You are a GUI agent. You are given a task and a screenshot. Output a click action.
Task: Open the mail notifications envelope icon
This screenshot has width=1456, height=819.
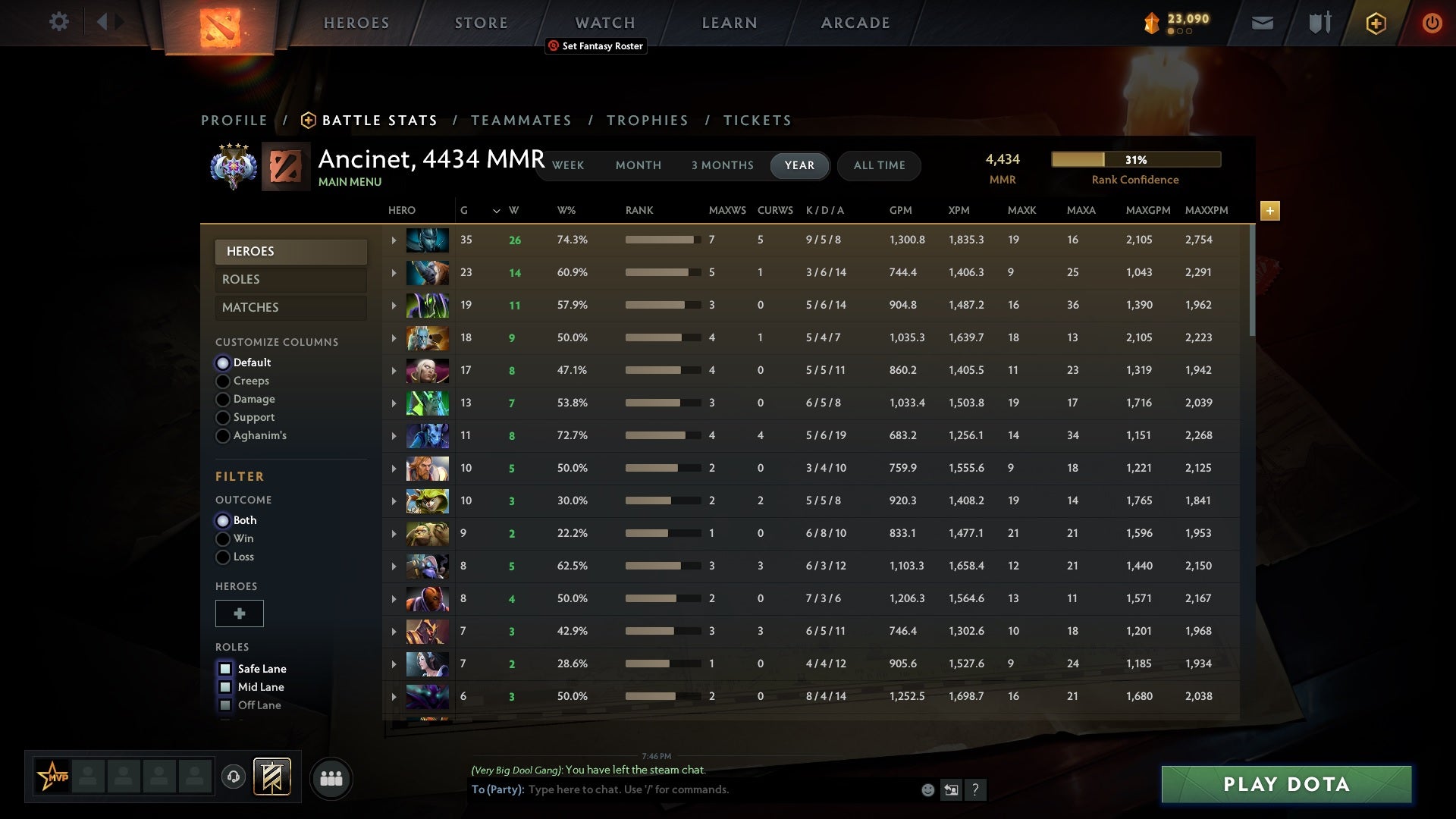pos(1262,23)
